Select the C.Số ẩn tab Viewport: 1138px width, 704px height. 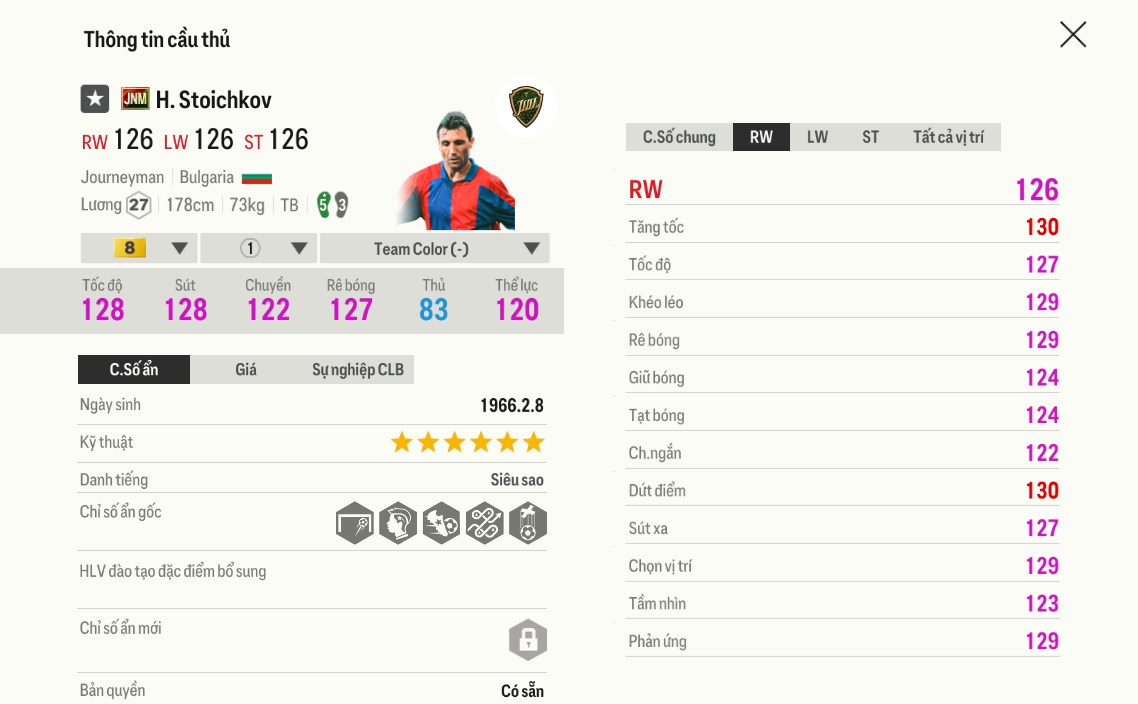[134, 370]
